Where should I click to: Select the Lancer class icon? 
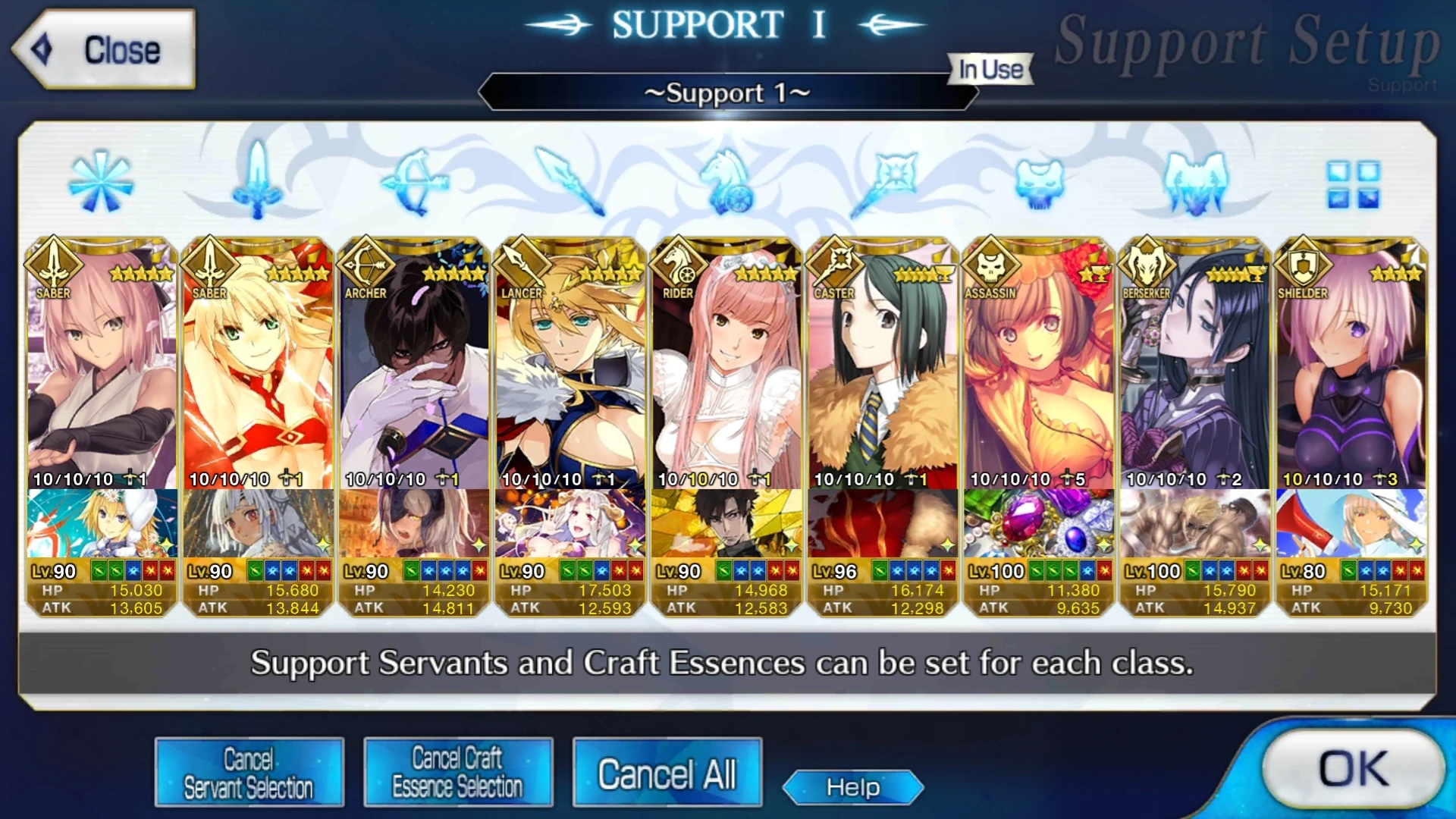pyautogui.click(x=568, y=182)
